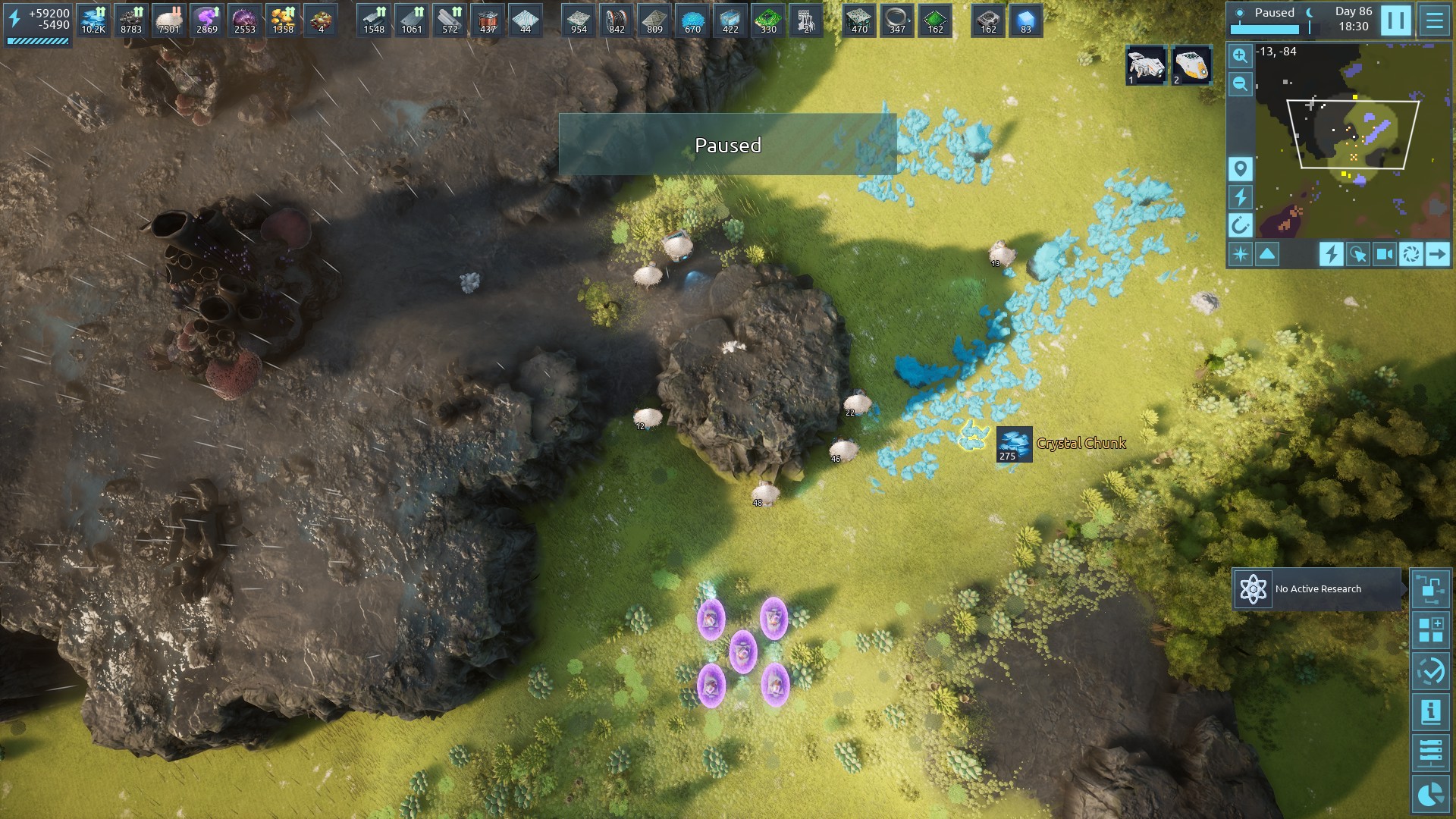This screenshot has width=1456, height=819.
Task: Select the white walker robot numbered 1
Action: pos(1145,65)
